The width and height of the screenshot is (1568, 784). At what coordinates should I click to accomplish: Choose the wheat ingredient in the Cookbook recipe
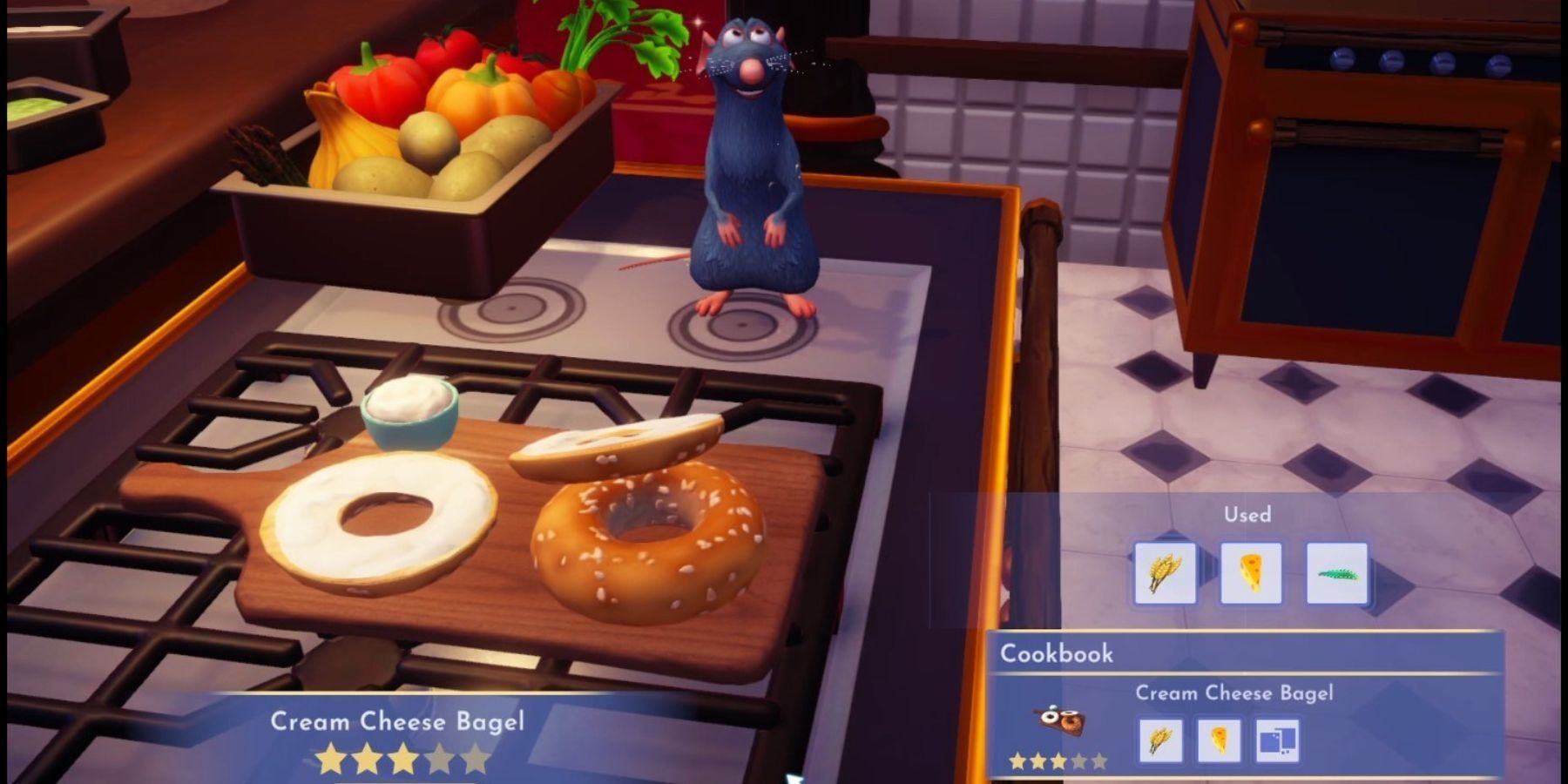pyautogui.click(x=1160, y=740)
